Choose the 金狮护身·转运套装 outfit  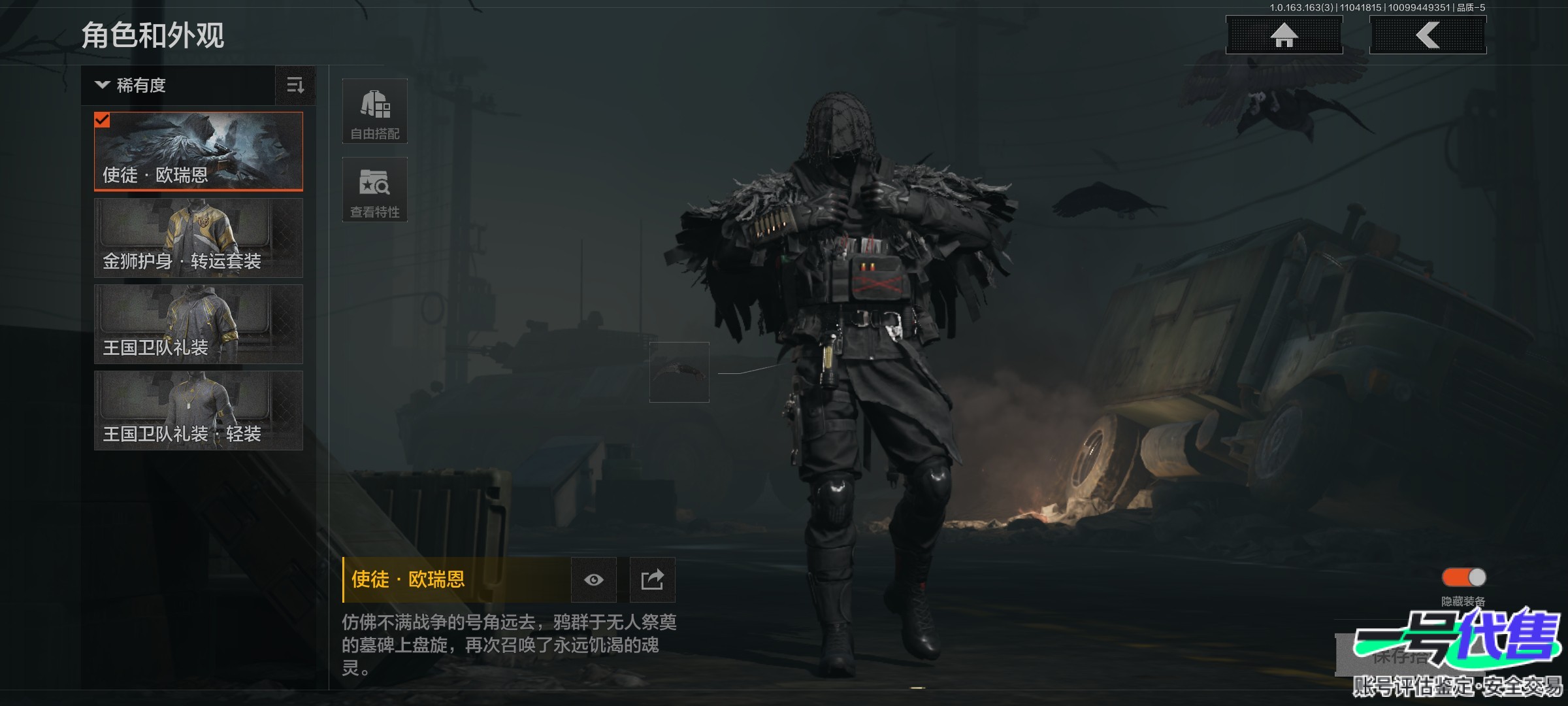199,238
